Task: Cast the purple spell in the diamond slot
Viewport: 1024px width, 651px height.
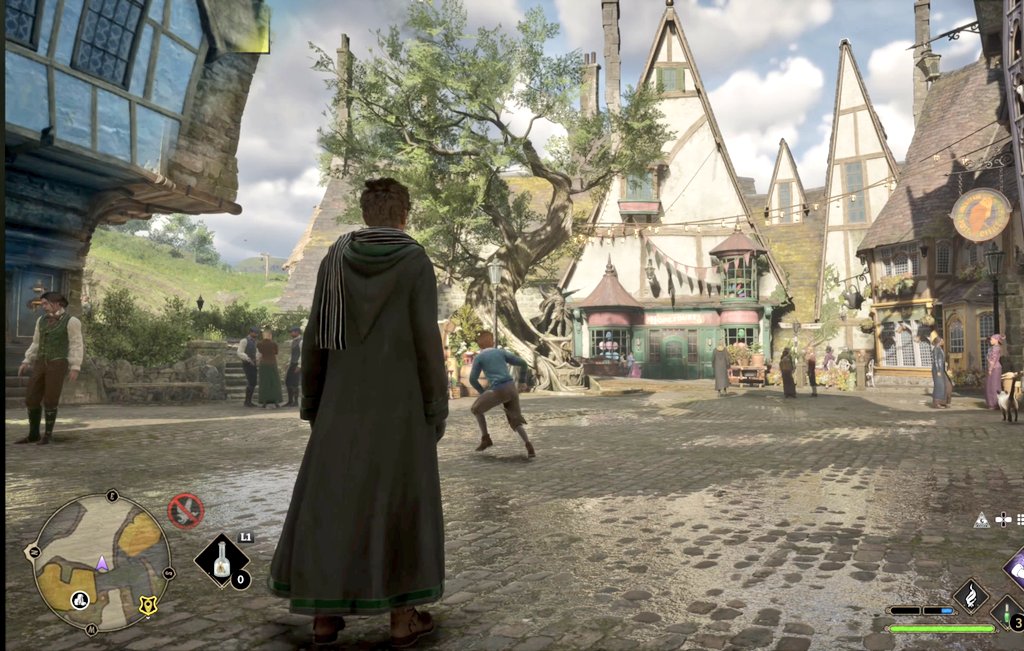Action: pyautogui.click(x=1016, y=566)
